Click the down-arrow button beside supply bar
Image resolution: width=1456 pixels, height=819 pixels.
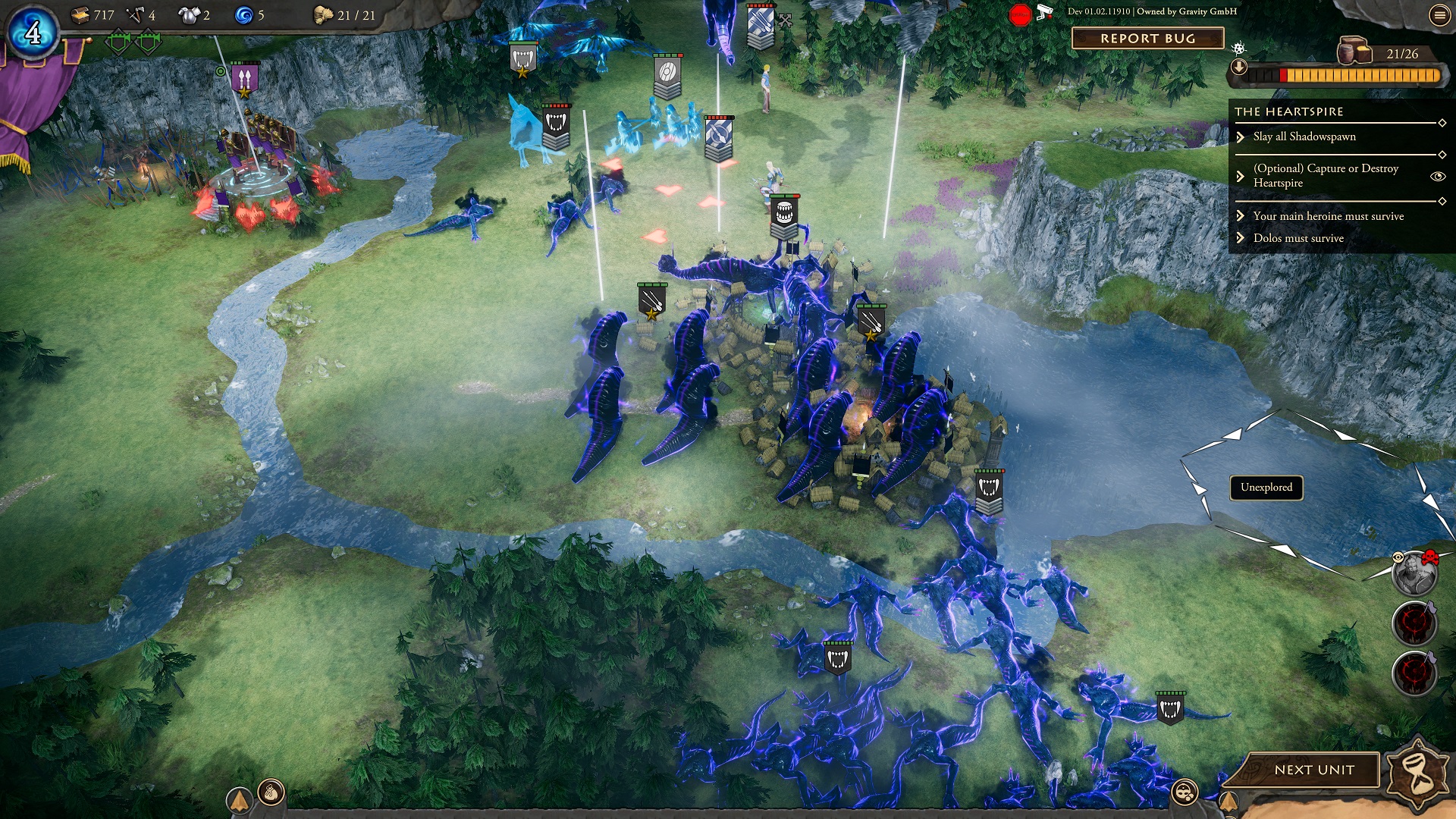tap(1239, 67)
